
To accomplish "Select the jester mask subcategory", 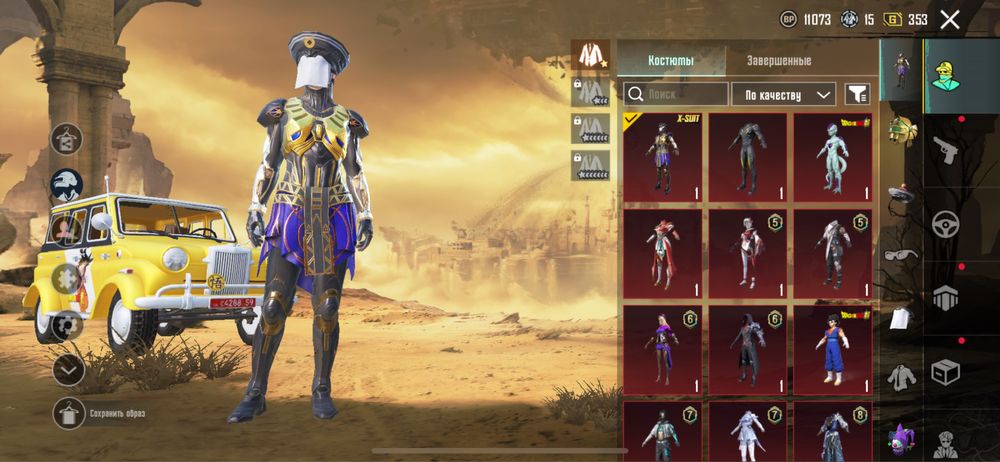I will tap(902, 440).
